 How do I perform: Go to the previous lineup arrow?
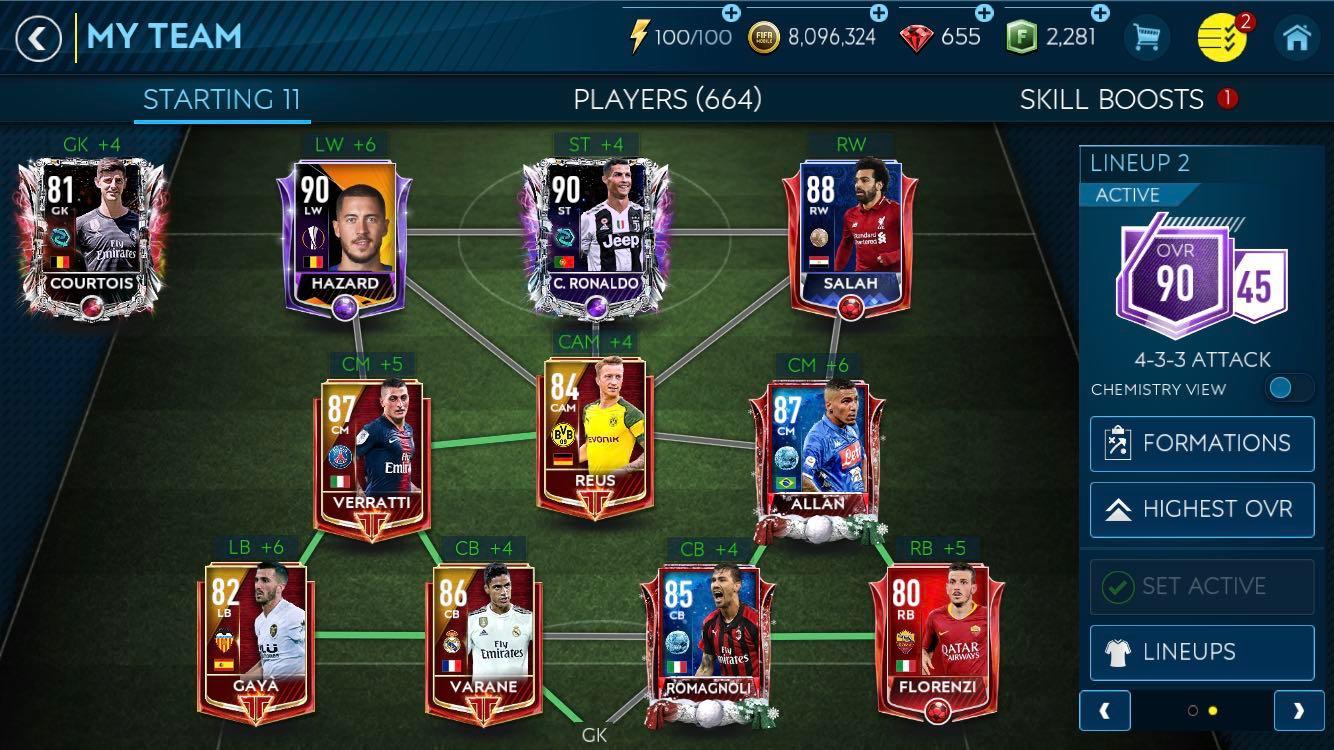tap(1105, 711)
